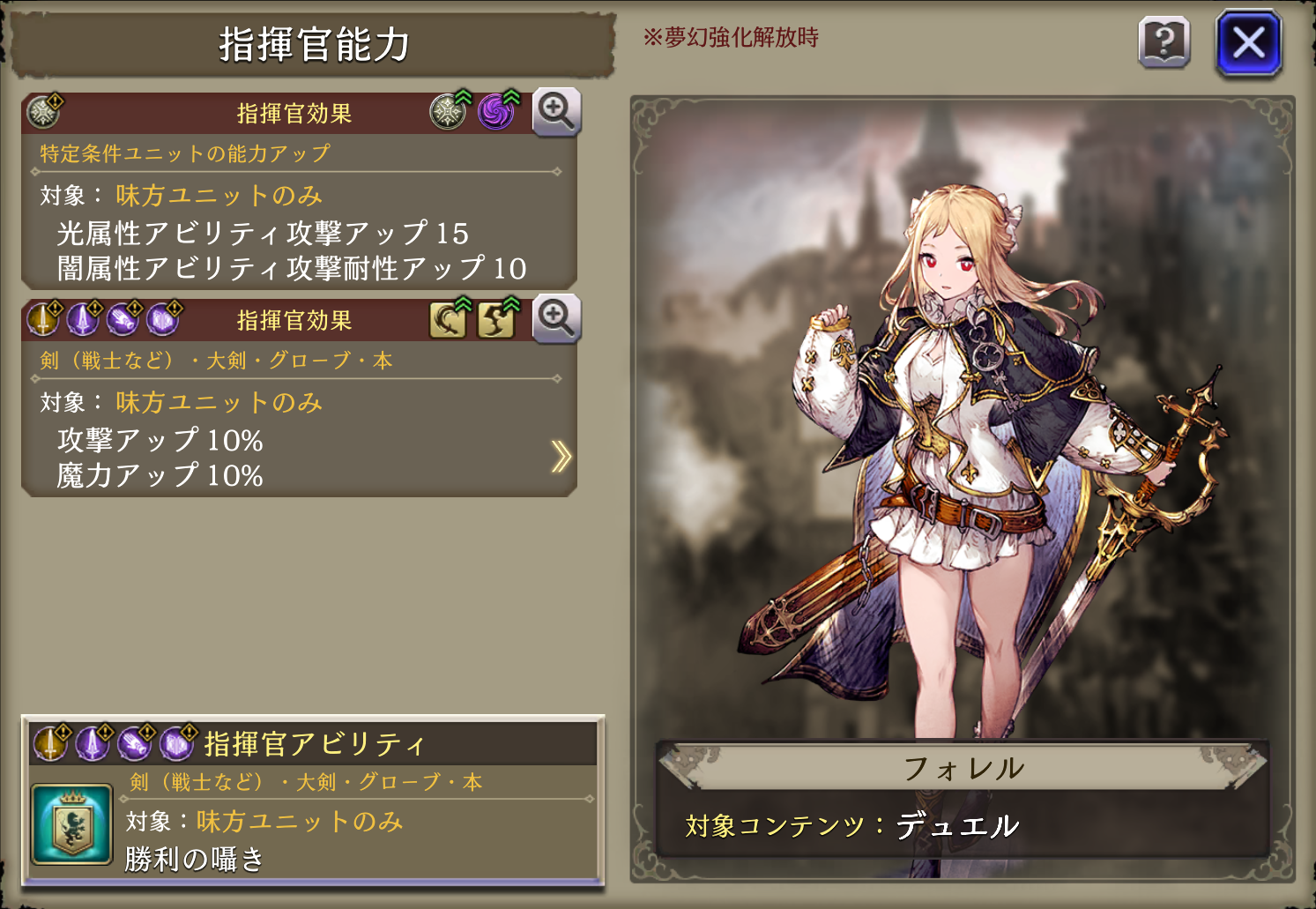Magnify the attack and magic up effect
The height and width of the screenshot is (909, 1316).
tap(556, 318)
